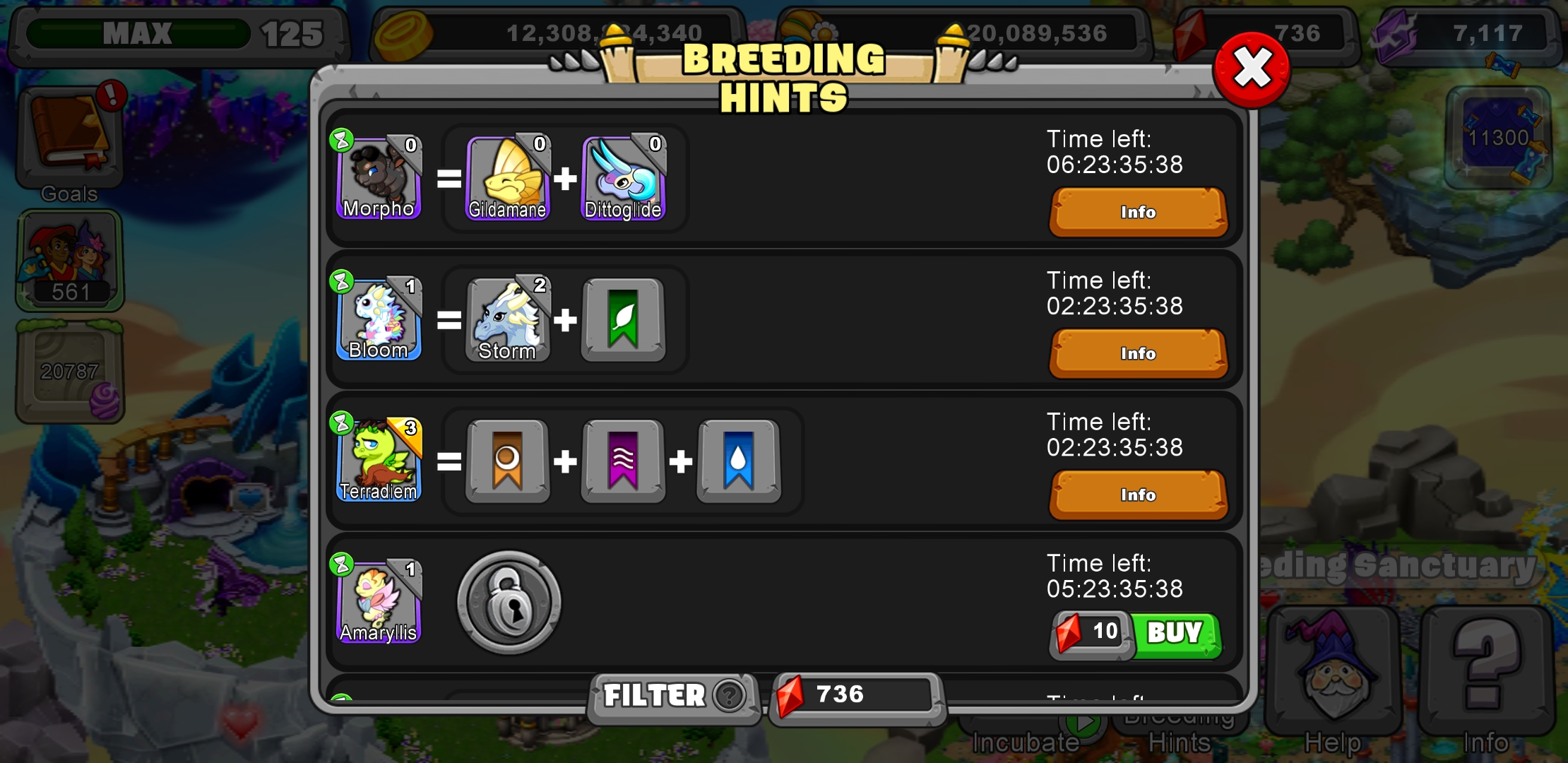Click the Filter question mark circle
This screenshot has width=1568, height=763.
731,696
